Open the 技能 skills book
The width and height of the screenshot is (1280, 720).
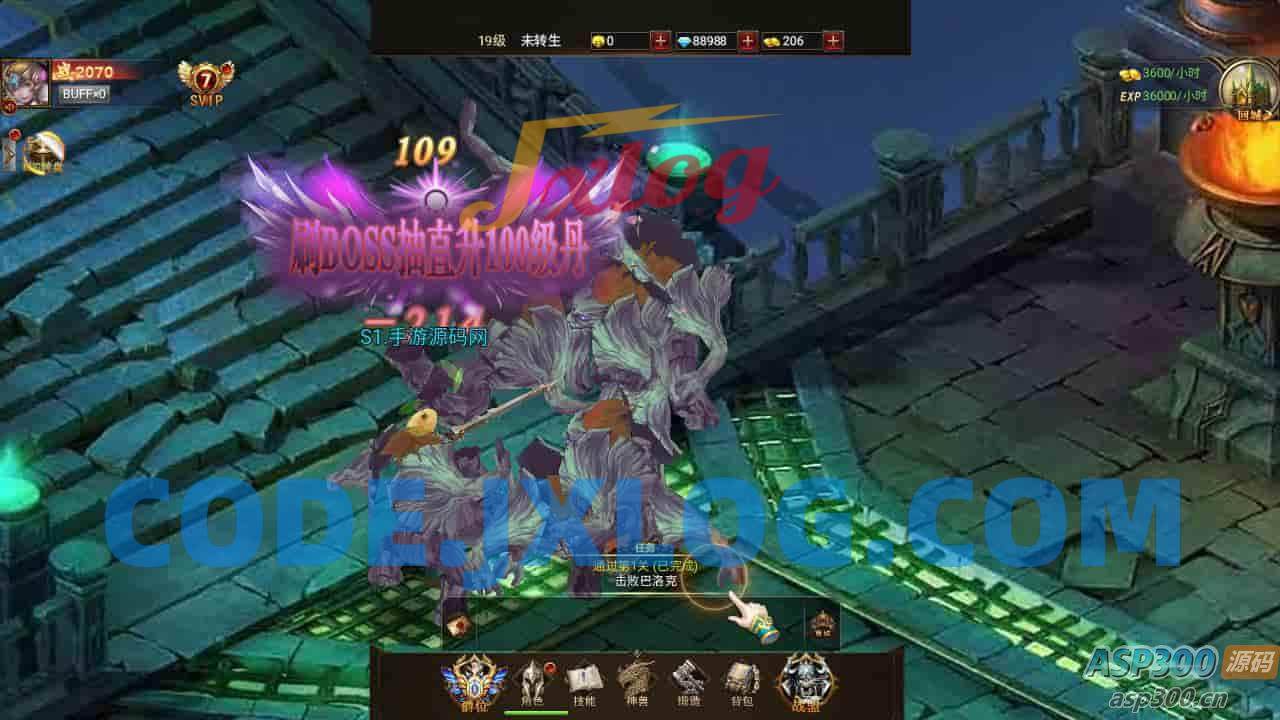point(582,681)
